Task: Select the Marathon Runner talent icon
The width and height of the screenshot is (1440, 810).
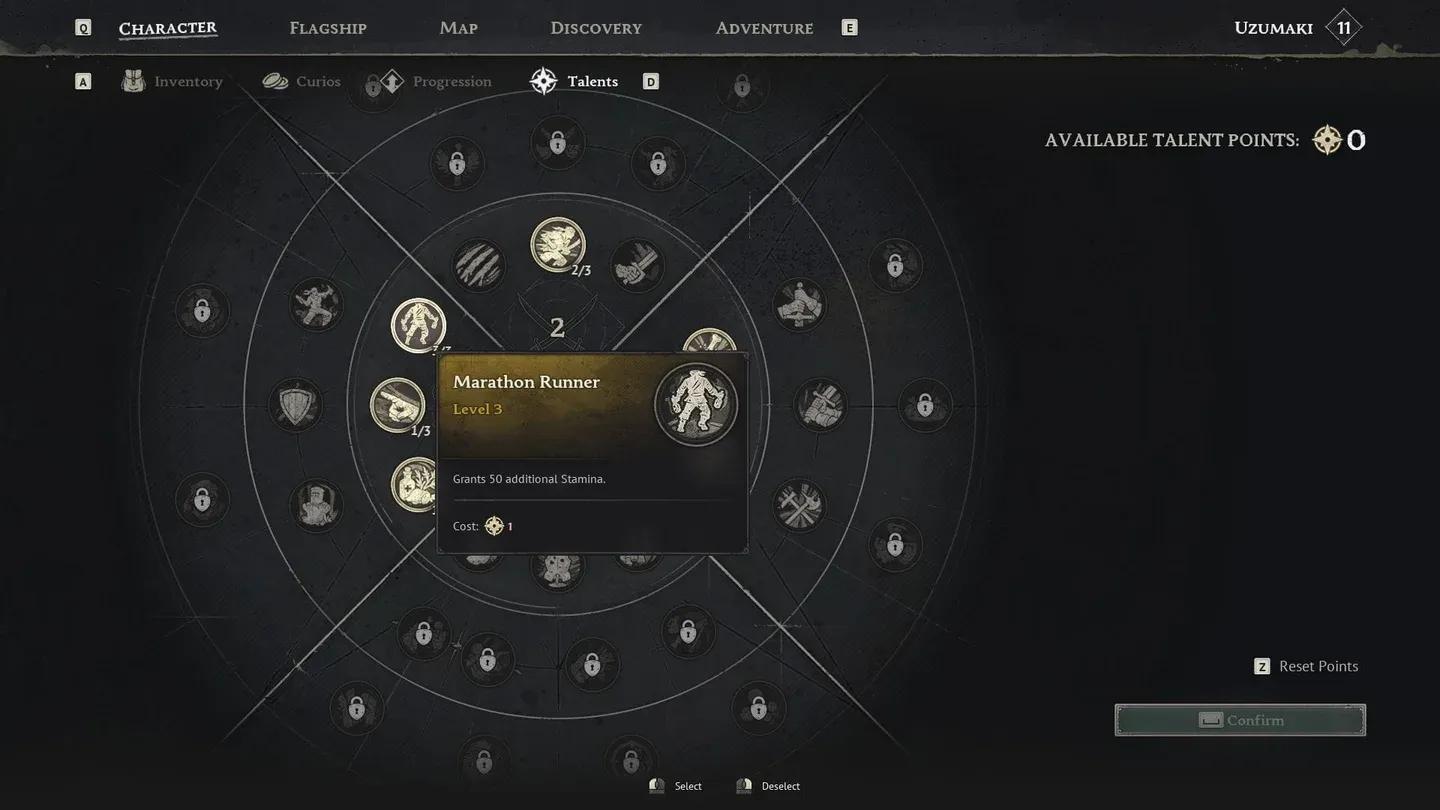Action: click(417, 325)
